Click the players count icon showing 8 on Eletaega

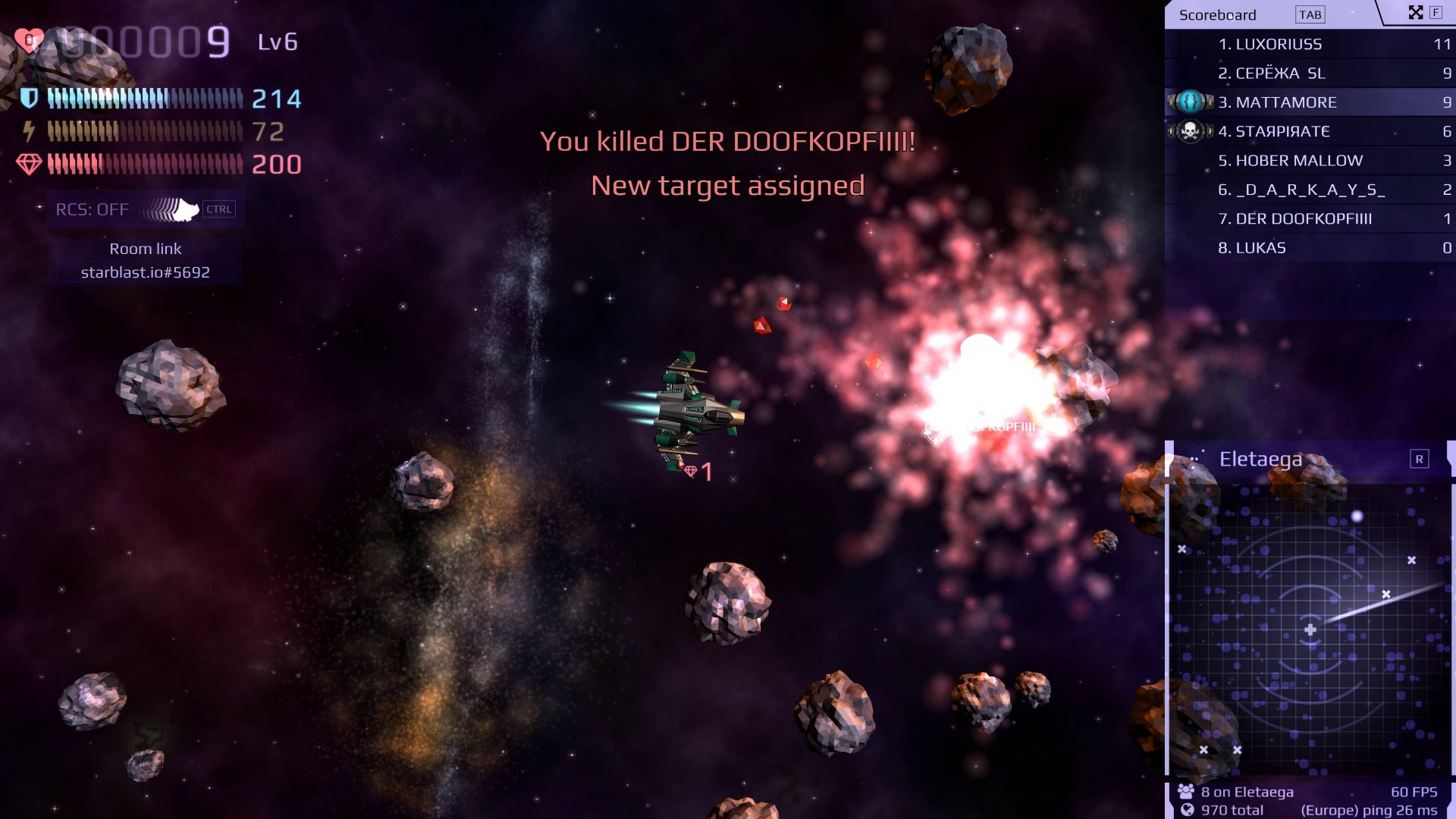(x=1185, y=791)
